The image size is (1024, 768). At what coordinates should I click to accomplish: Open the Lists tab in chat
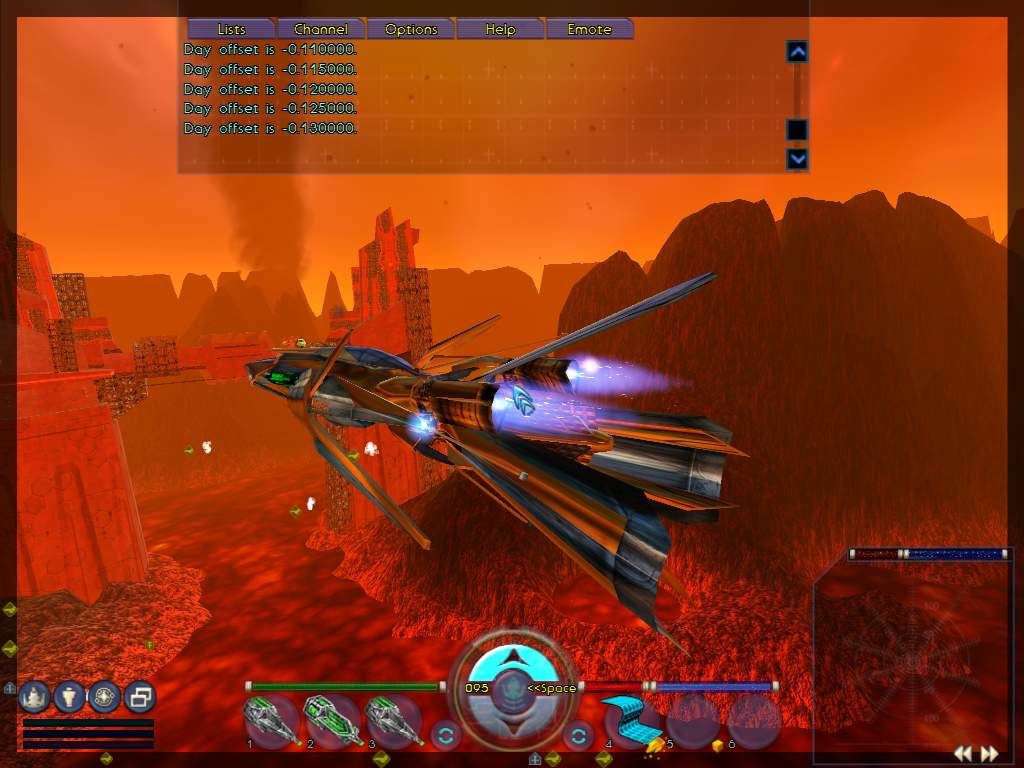point(231,29)
